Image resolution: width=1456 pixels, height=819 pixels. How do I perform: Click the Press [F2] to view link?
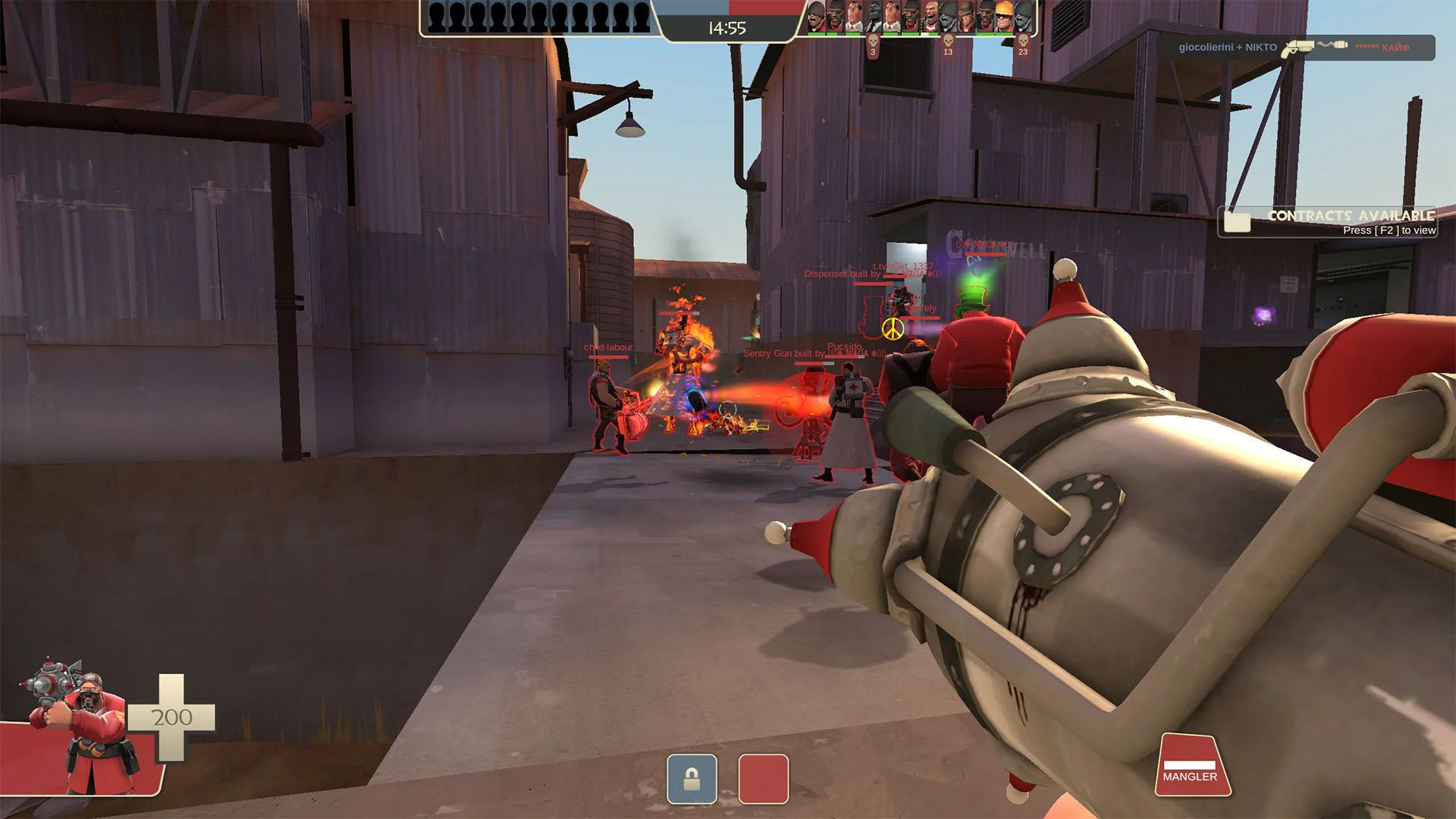(1389, 231)
